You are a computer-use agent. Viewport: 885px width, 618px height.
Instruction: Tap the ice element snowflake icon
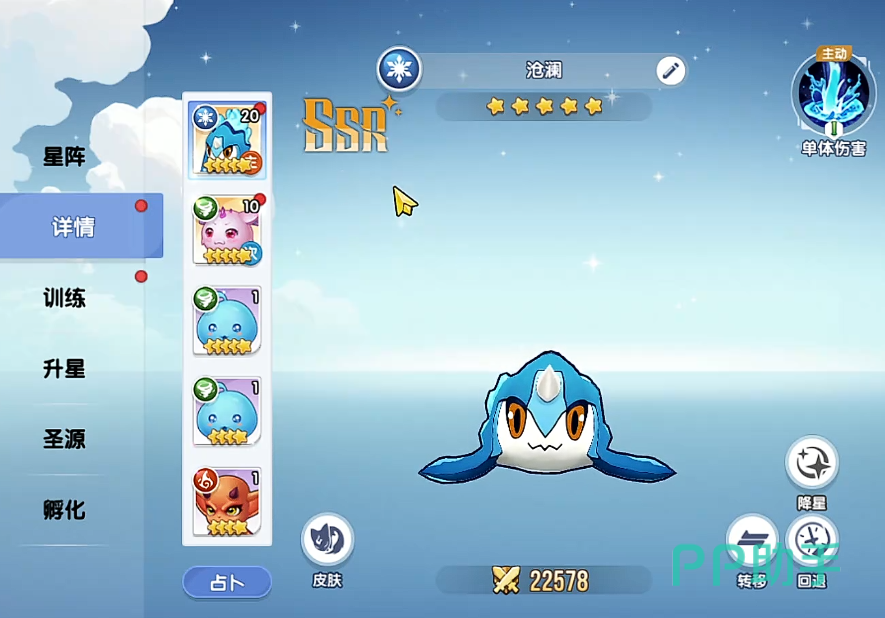pos(399,70)
